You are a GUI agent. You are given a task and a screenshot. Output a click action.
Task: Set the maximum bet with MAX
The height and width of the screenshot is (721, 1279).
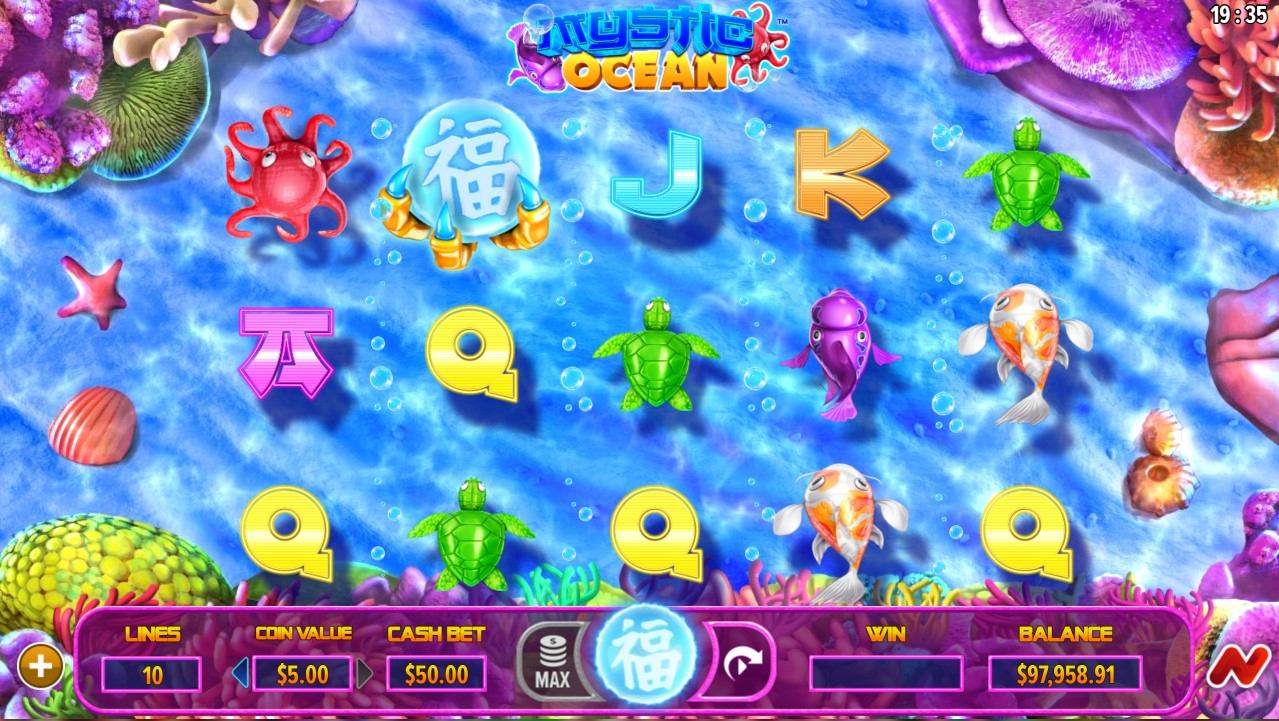[553, 664]
